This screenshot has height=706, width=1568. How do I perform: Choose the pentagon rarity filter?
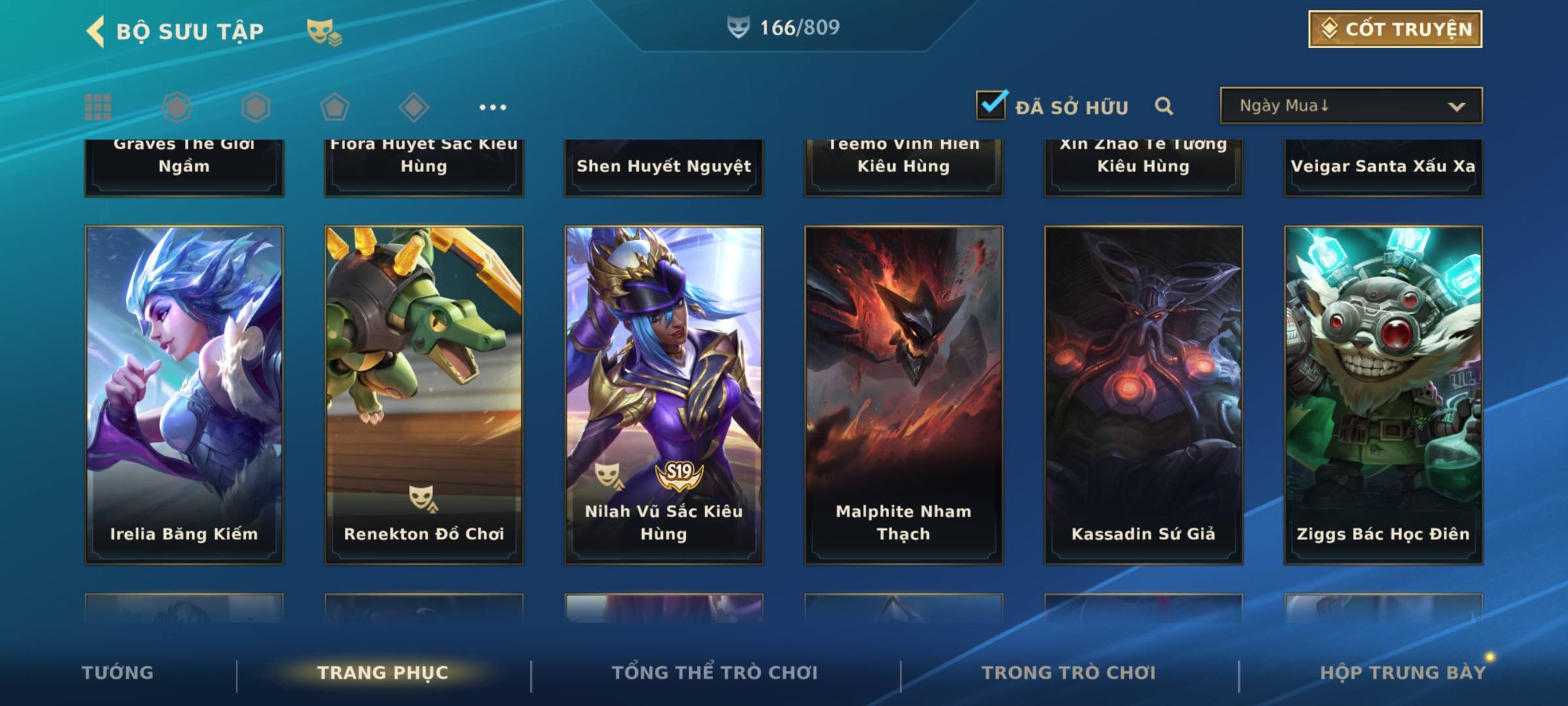pyautogui.click(x=335, y=107)
